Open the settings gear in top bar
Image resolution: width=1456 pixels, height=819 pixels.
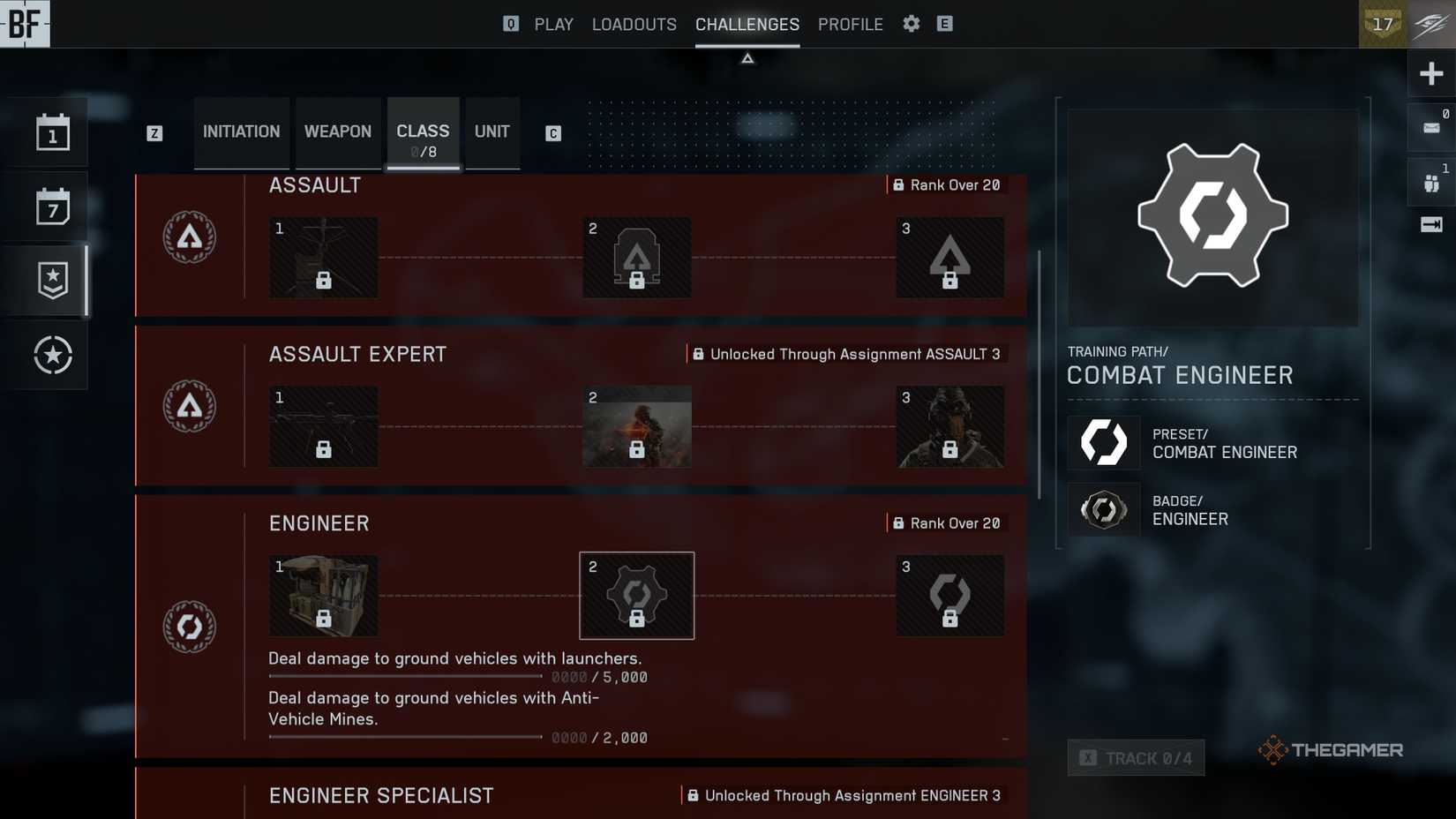click(x=911, y=24)
